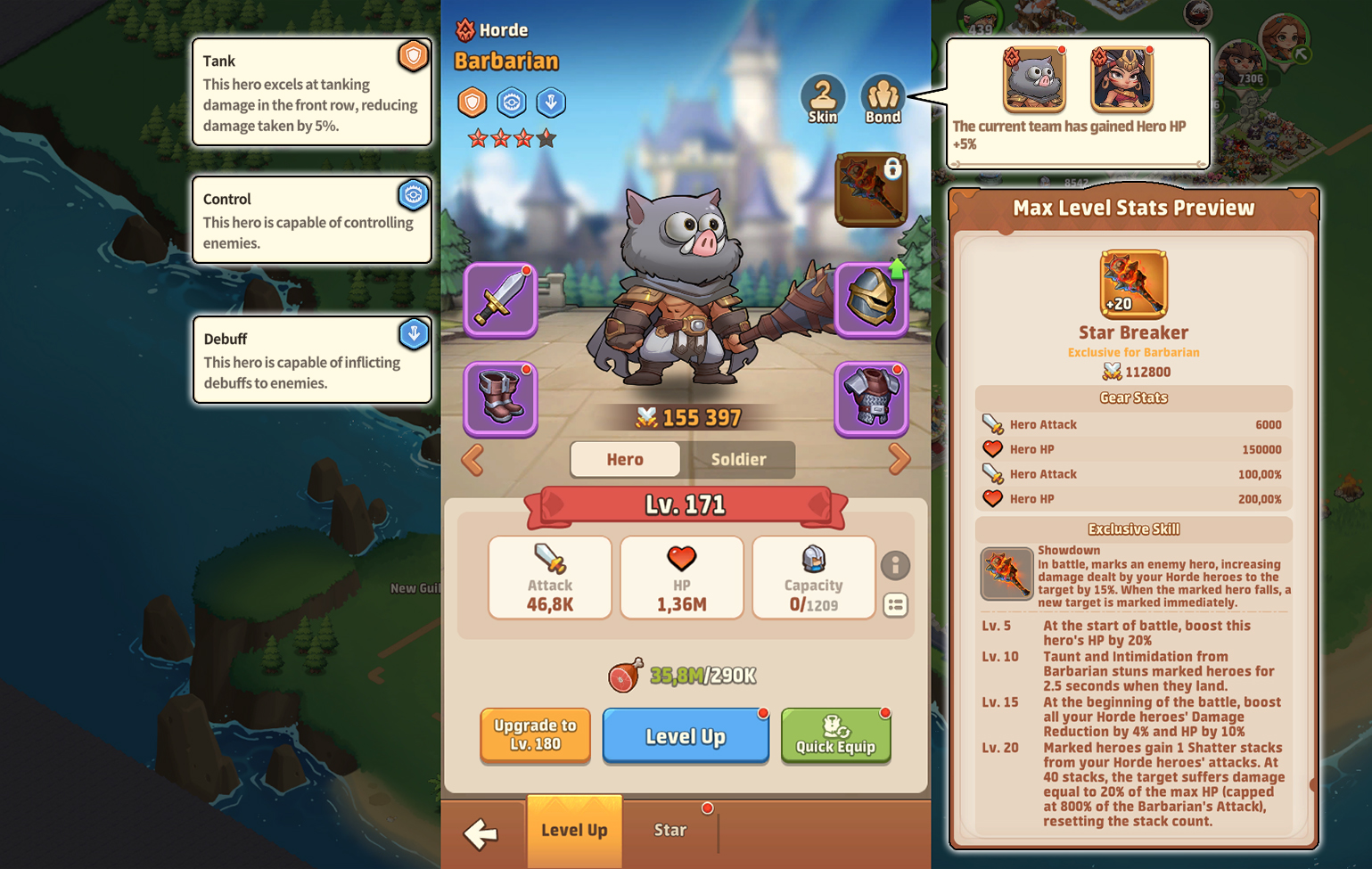Open the armor equipment slot
Viewport: 1372px width, 869px height.
pos(871,399)
